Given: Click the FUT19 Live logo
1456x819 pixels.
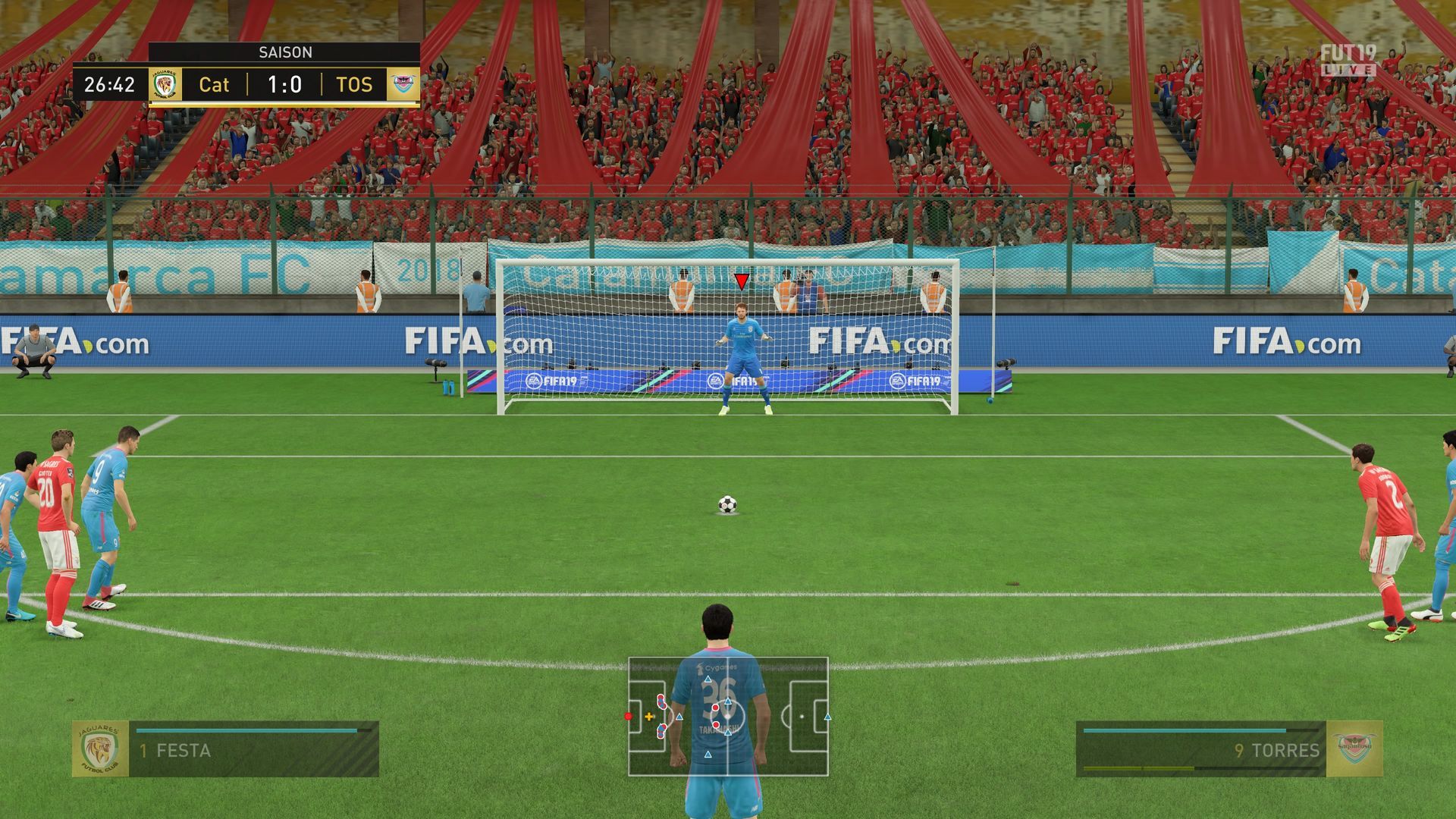Looking at the screenshot, I should pyautogui.click(x=1348, y=61).
